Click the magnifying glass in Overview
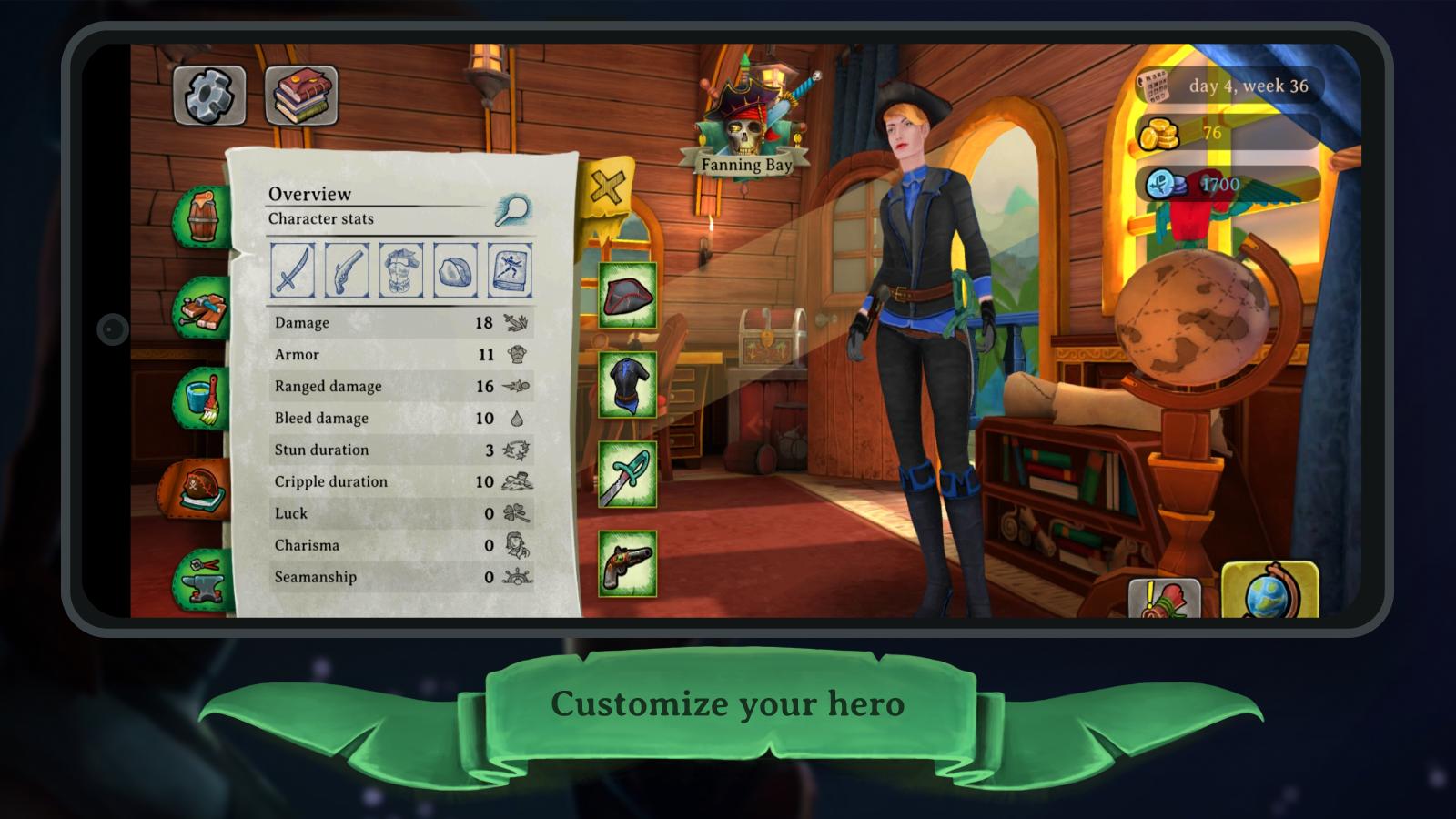 point(512,210)
